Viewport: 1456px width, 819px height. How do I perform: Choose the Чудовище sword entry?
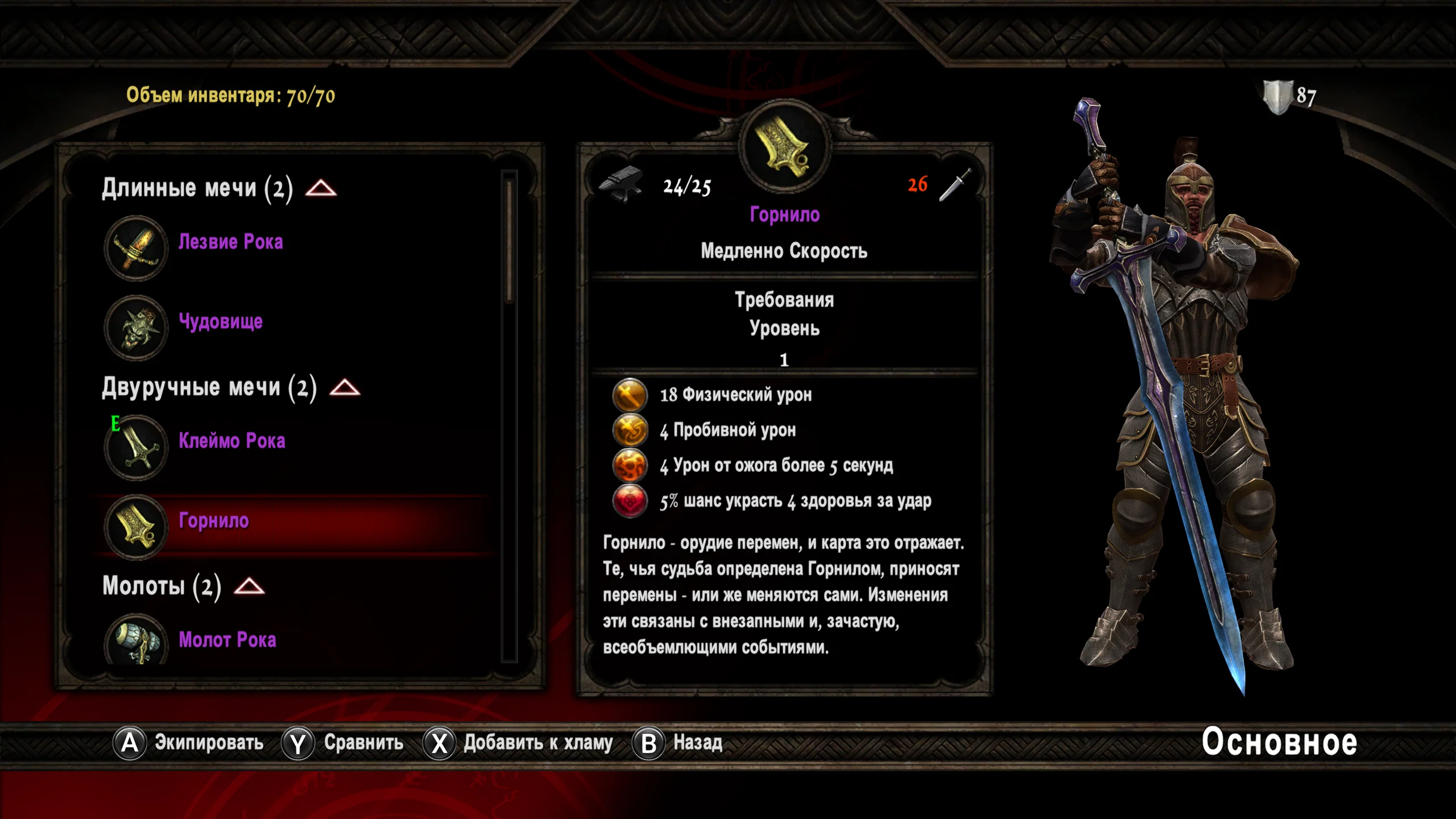tap(221, 322)
